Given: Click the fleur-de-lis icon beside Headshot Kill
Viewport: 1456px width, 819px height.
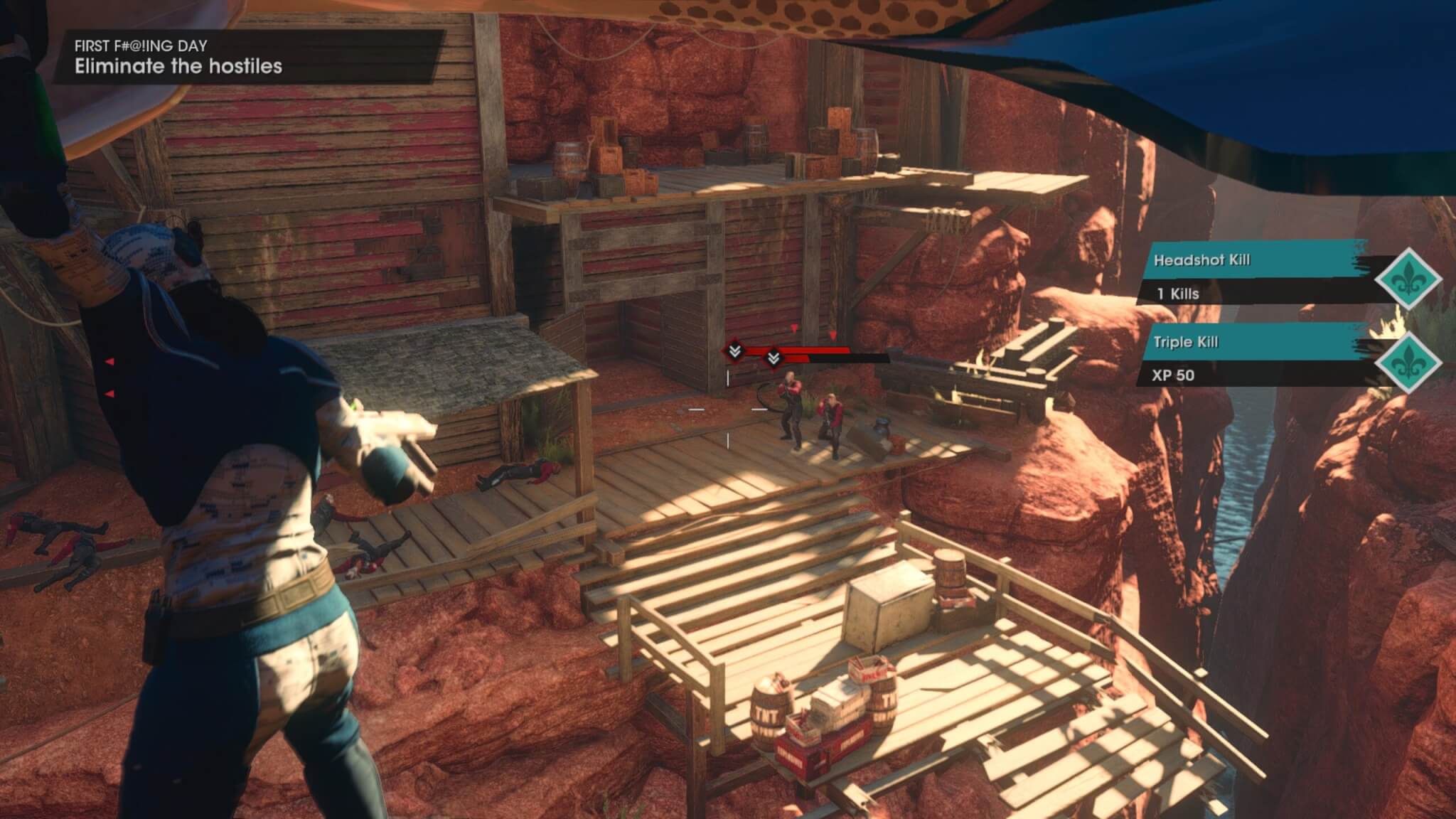Looking at the screenshot, I should 1408,279.
